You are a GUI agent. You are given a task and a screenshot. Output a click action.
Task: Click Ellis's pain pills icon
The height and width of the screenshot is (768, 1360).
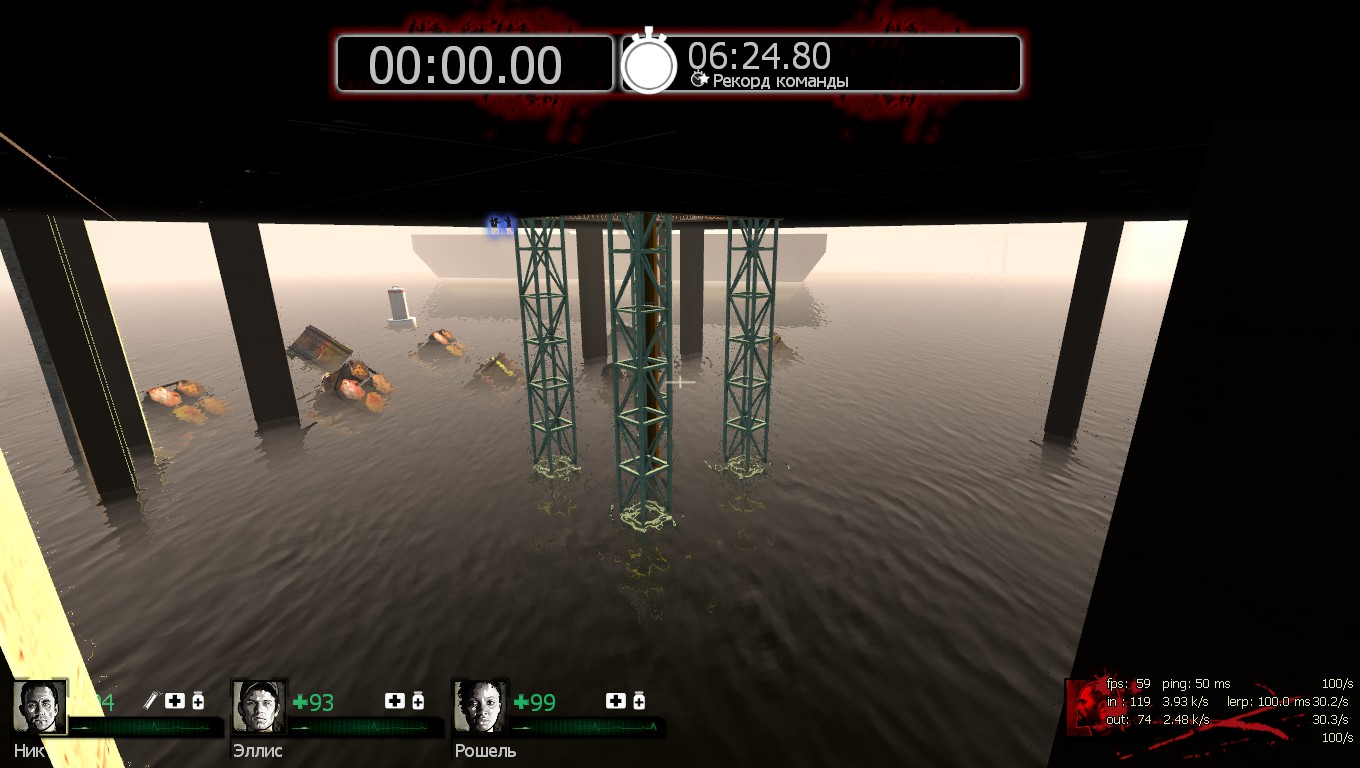(418, 701)
